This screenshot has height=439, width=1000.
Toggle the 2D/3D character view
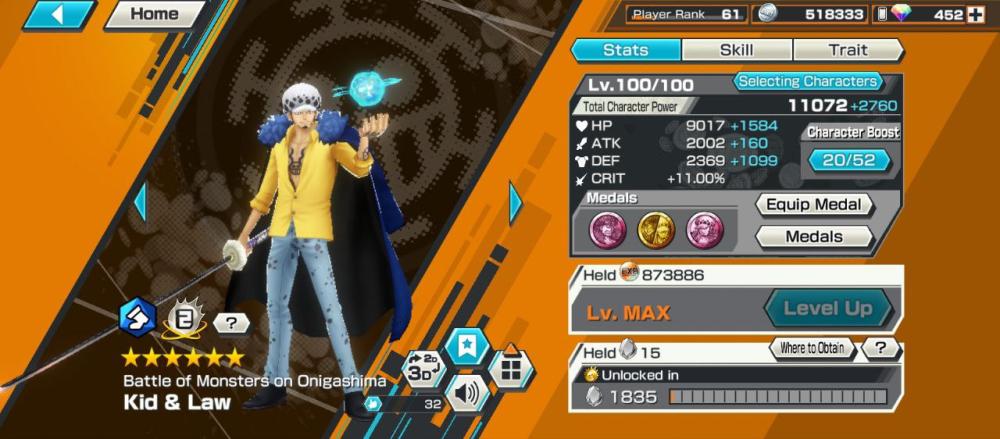tap(421, 368)
